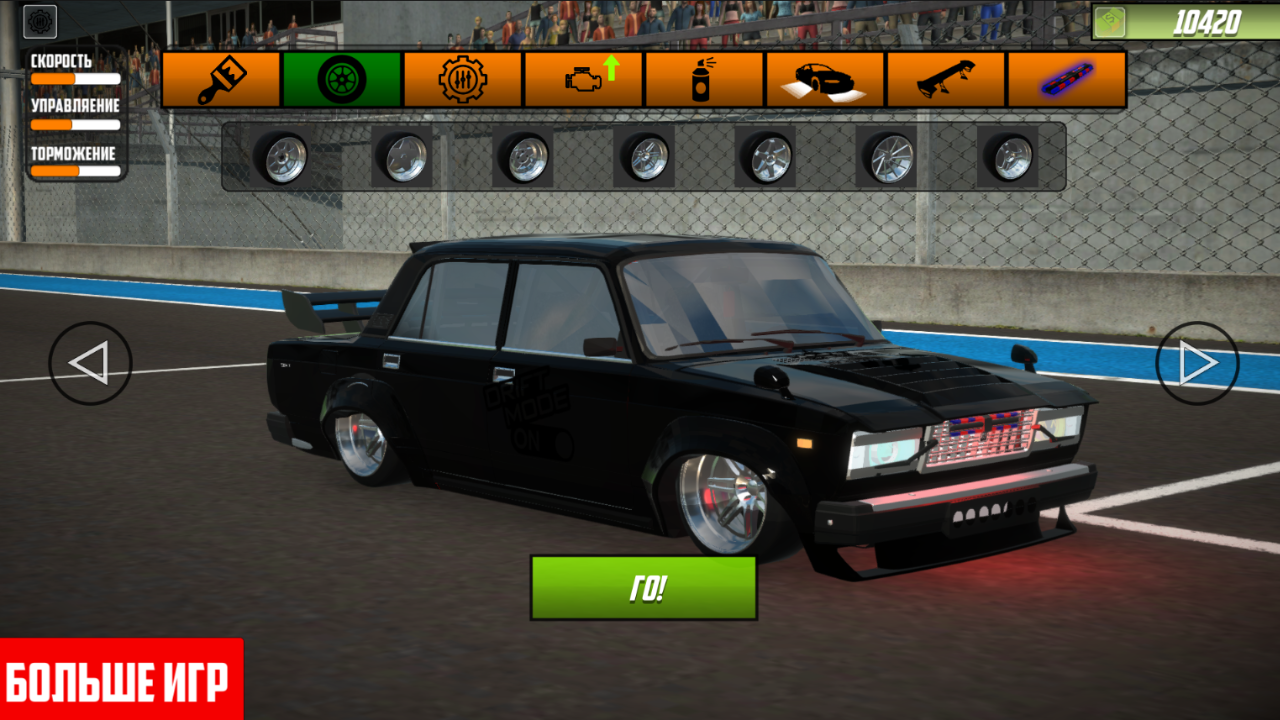Click the УПРАВЛЕНИЕ stat bar
This screenshot has width=1280, height=720.
click(x=77, y=125)
